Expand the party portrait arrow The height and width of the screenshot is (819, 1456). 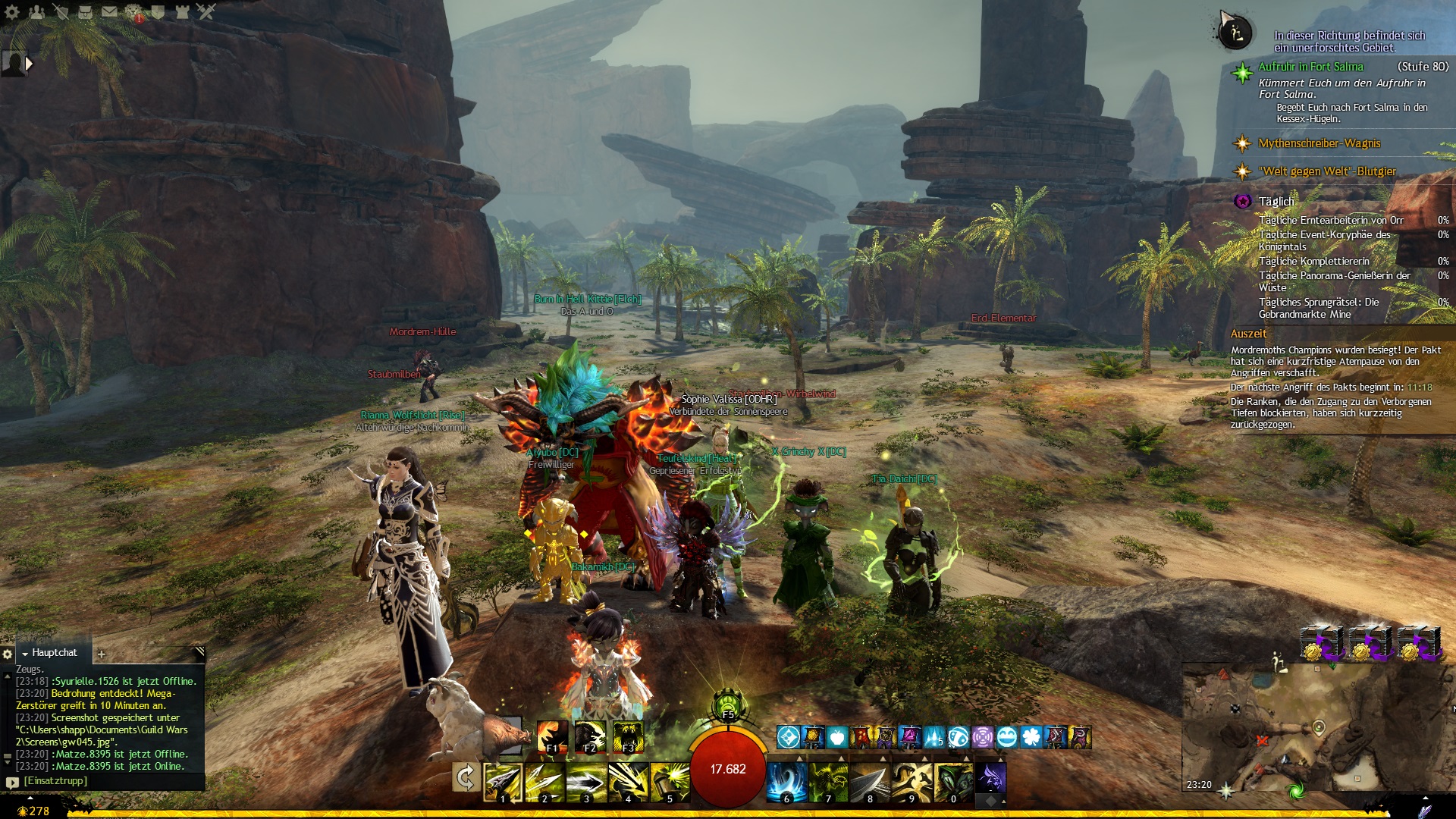30,64
